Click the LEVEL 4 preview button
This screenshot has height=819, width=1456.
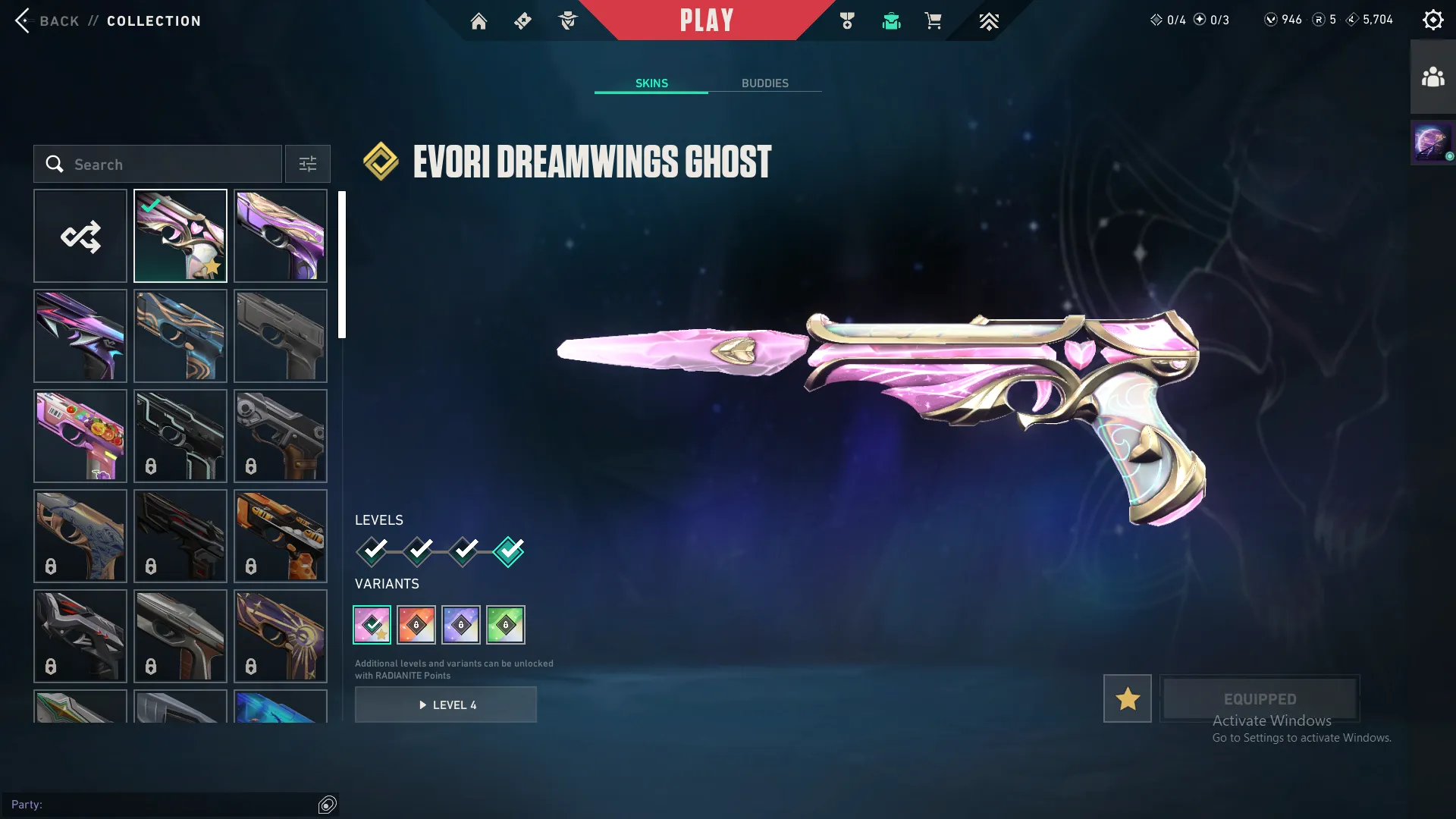click(445, 704)
